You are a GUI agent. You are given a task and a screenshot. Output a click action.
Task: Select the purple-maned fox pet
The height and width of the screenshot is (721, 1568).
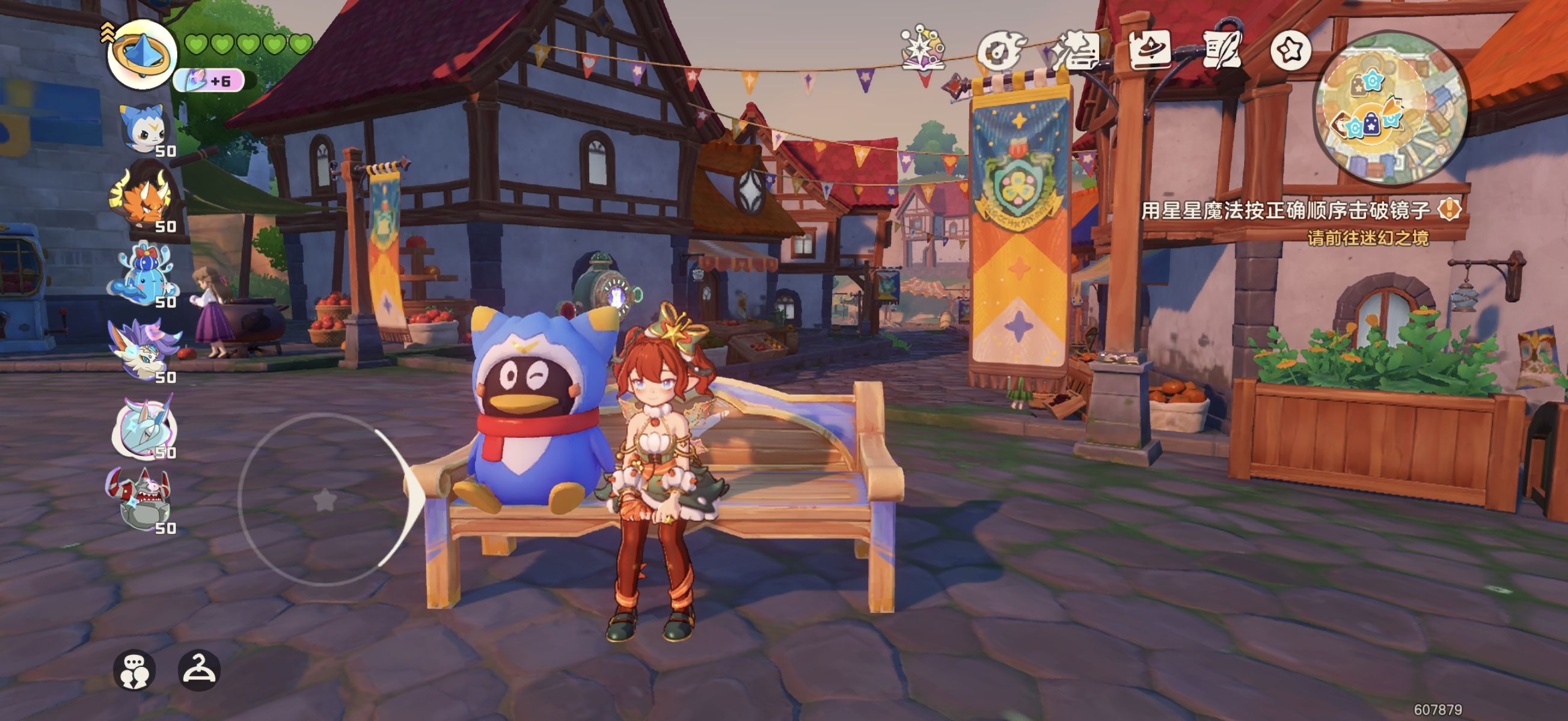coord(144,350)
